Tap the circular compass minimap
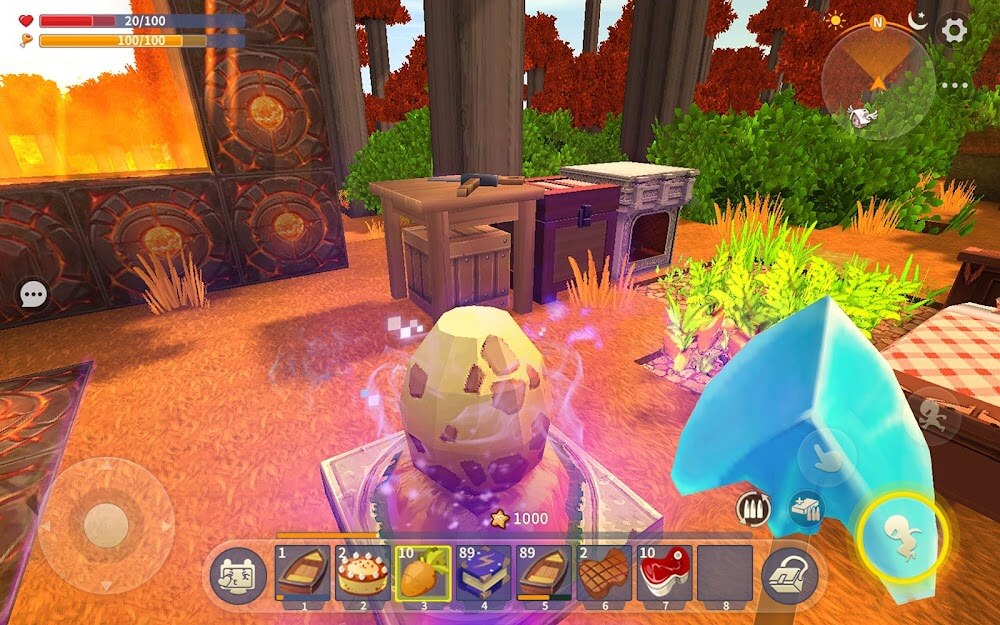The image size is (1000, 625). pyautogui.click(x=878, y=82)
